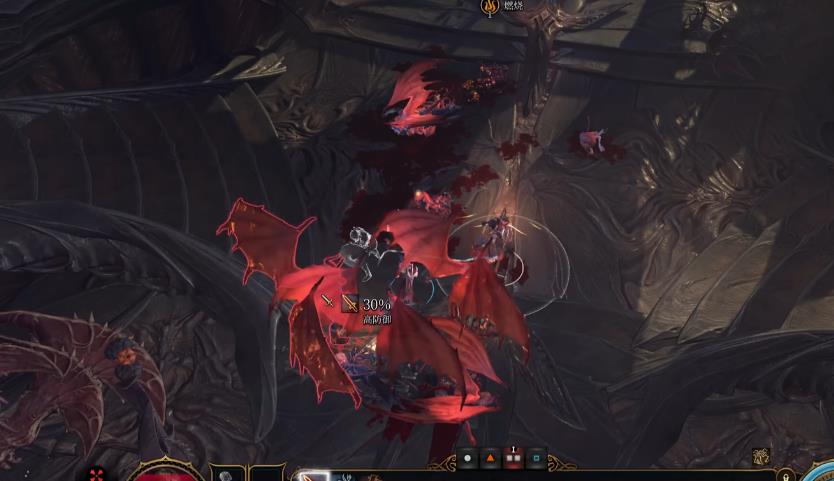
Task: Select the blue square resource filter
Action: pos(536,459)
